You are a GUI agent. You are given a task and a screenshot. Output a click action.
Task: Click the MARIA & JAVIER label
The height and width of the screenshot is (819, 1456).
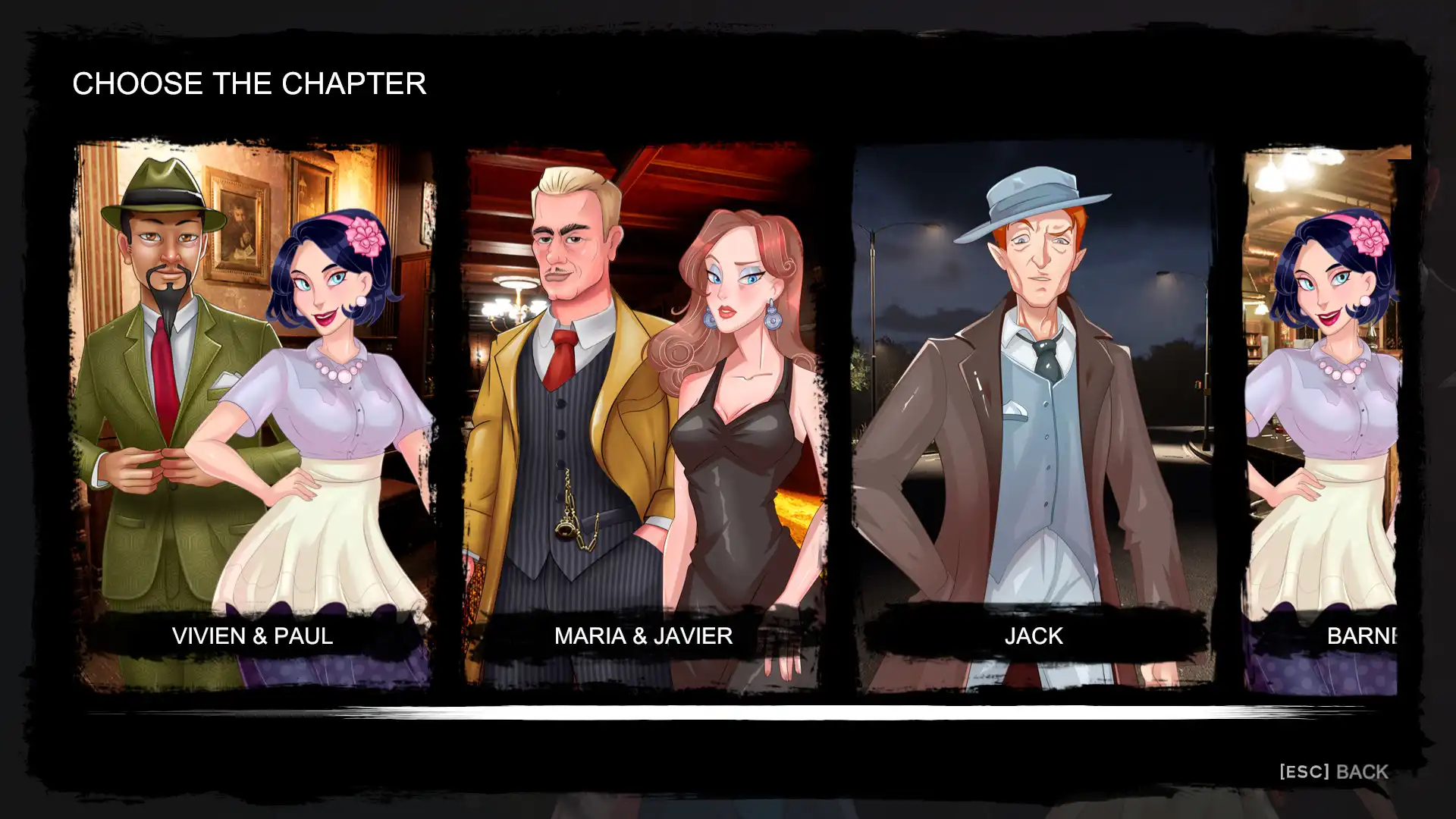coord(644,636)
